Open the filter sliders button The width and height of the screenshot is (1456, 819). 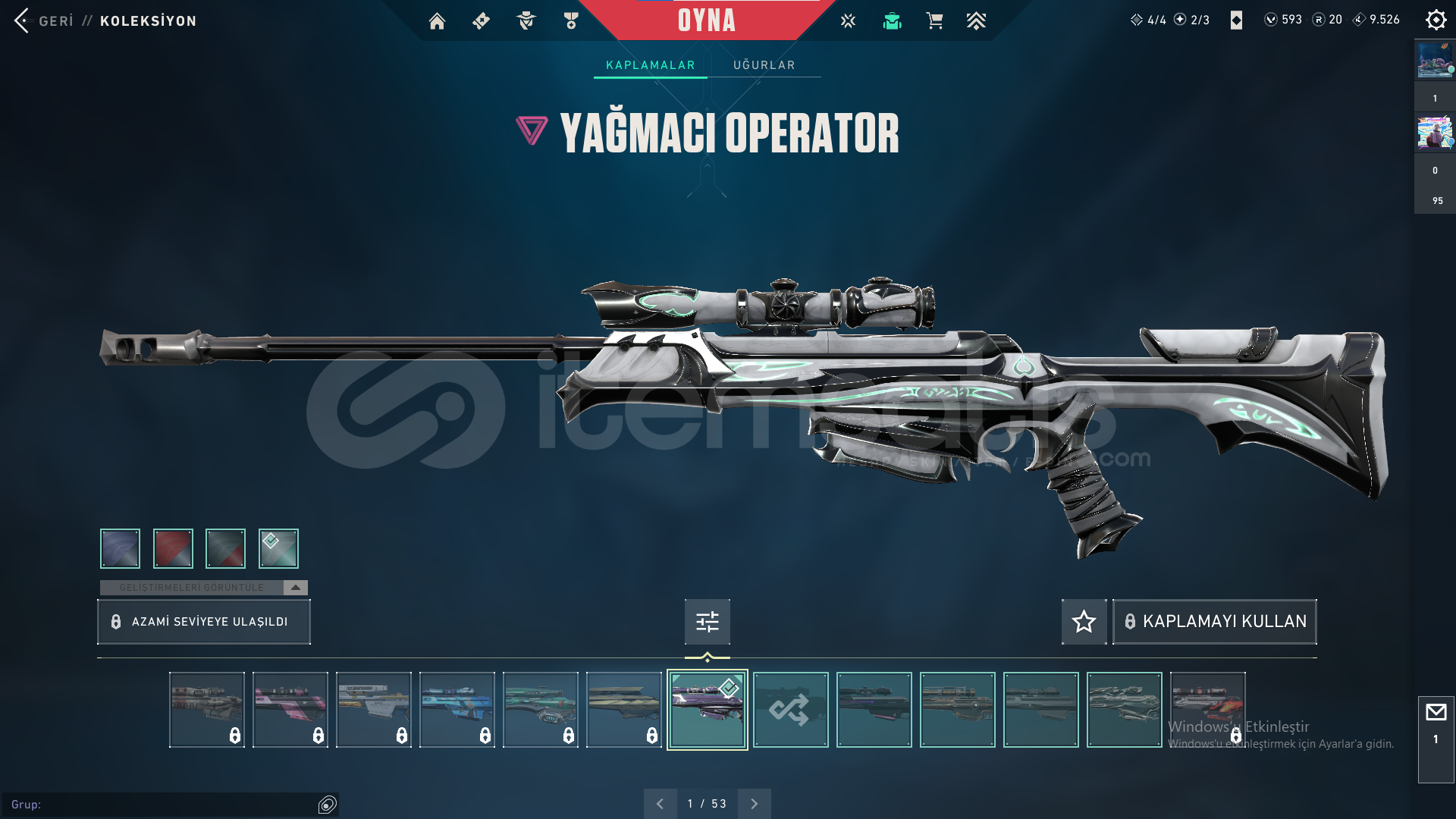(707, 622)
